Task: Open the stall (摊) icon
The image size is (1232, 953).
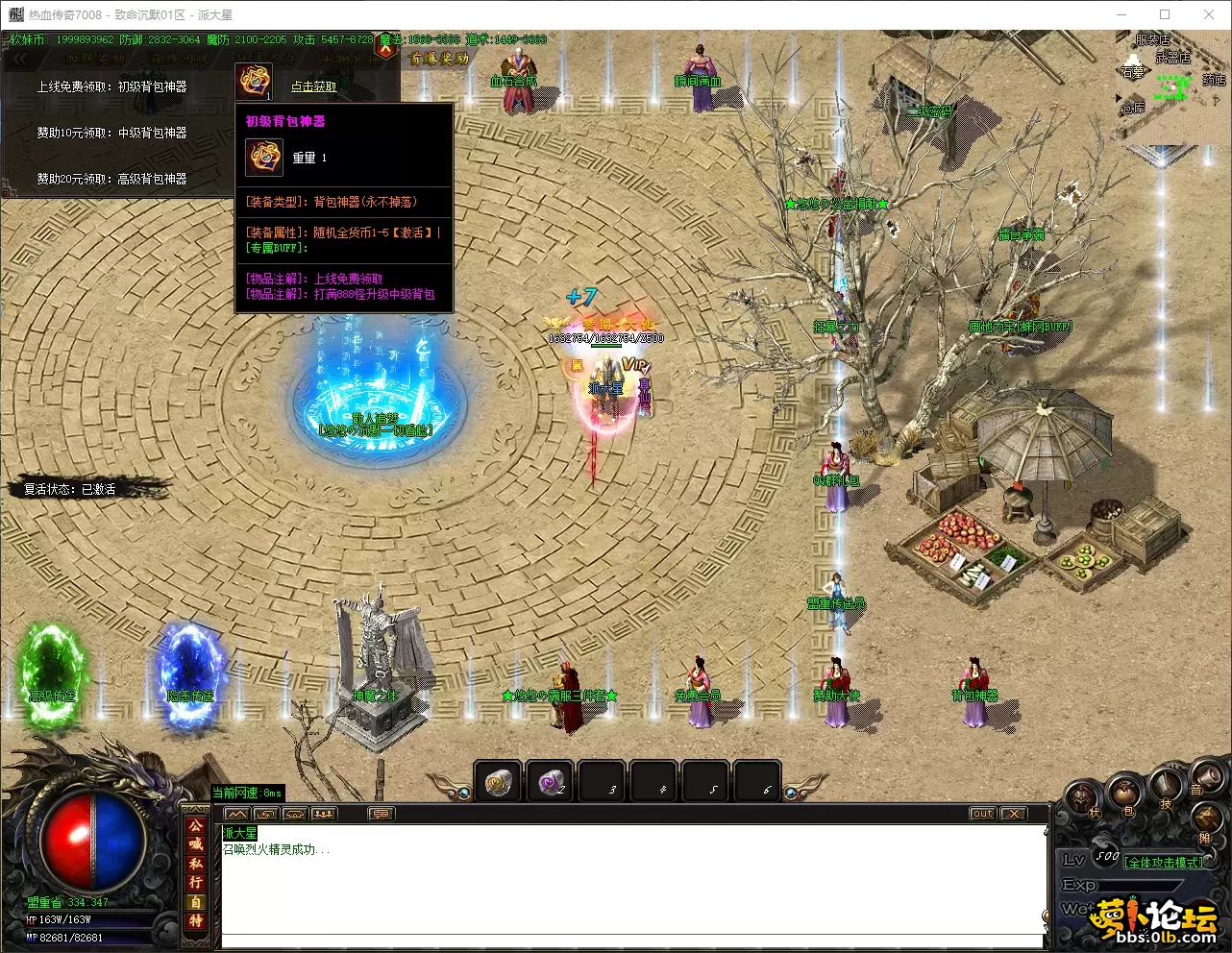Action: [1206, 821]
